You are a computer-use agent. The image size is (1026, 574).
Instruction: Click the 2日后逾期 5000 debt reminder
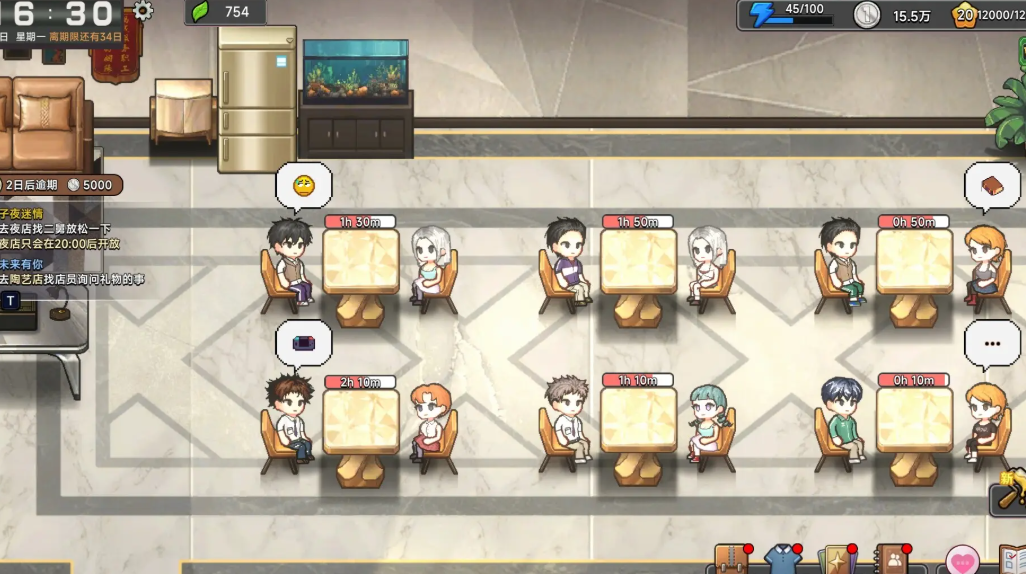click(60, 185)
